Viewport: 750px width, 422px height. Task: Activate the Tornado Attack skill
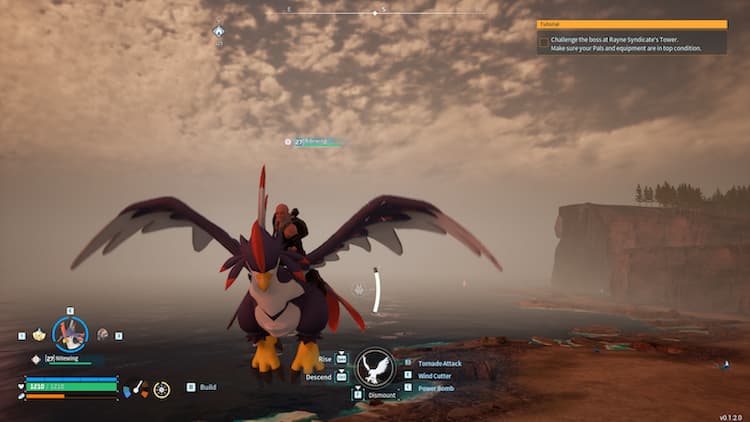coord(440,363)
